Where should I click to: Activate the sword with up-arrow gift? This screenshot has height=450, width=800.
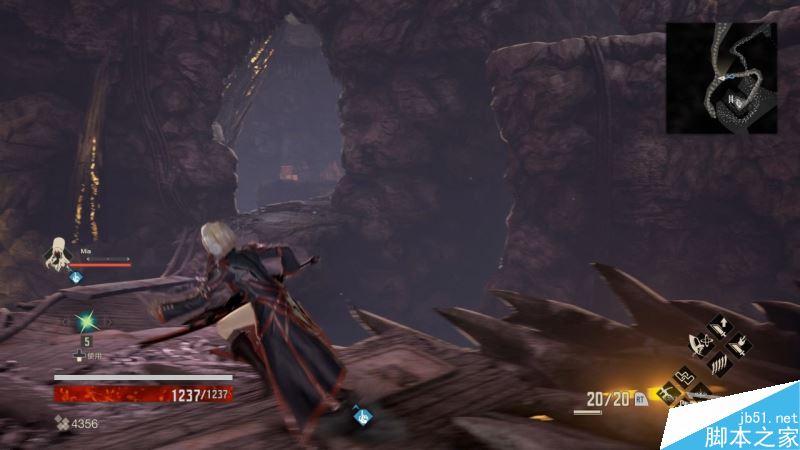click(x=719, y=327)
